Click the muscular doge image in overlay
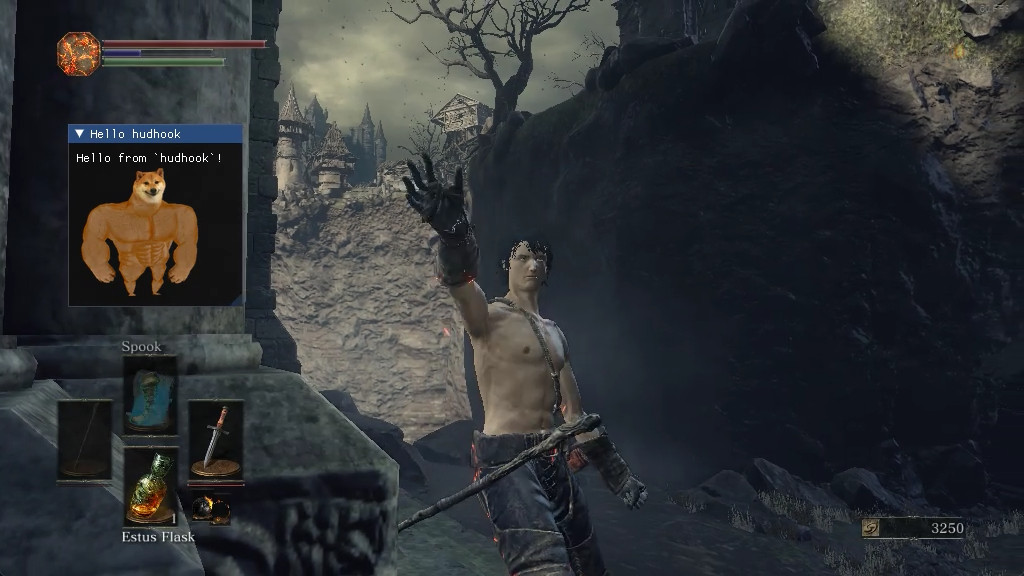This screenshot has height=576, width=1024. click(135, 233)
